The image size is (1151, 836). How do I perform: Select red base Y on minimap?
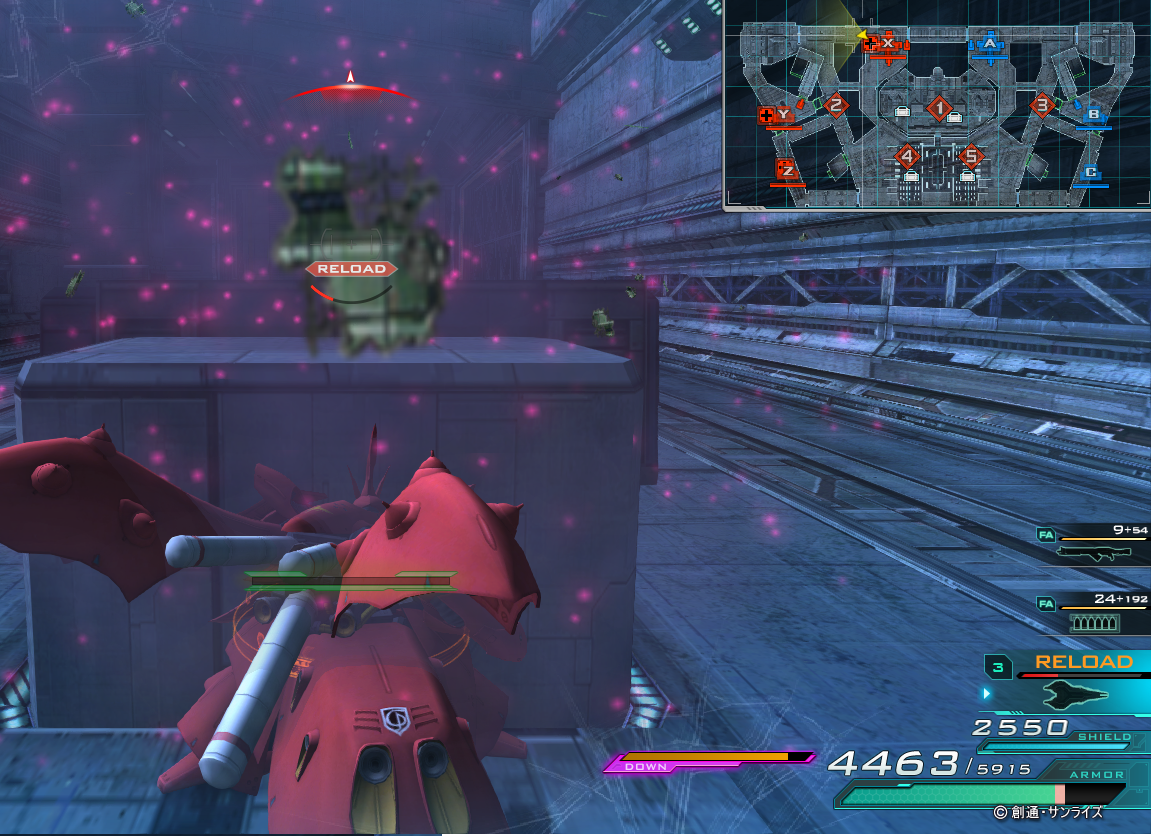pyautogui.click(x=783, y=115)
